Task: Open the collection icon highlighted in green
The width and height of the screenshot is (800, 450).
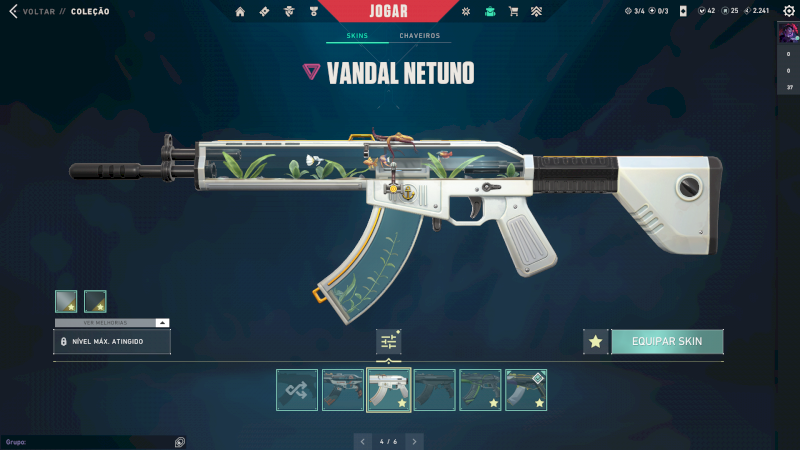Action: click(x=489, y=11)
